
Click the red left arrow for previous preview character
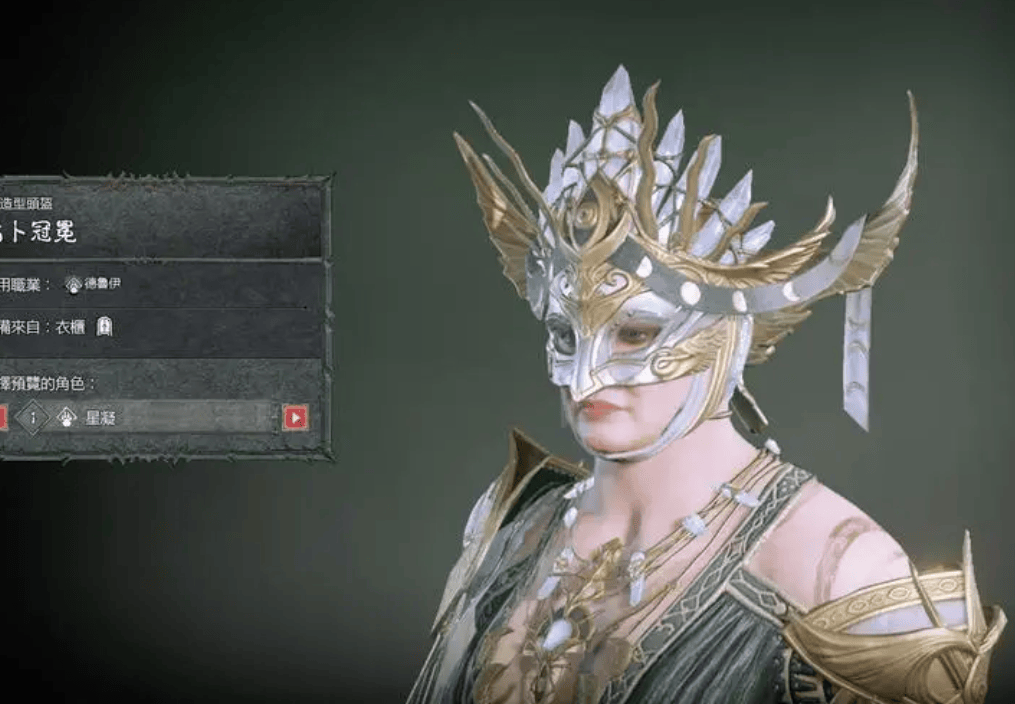[x=2, y=417]
